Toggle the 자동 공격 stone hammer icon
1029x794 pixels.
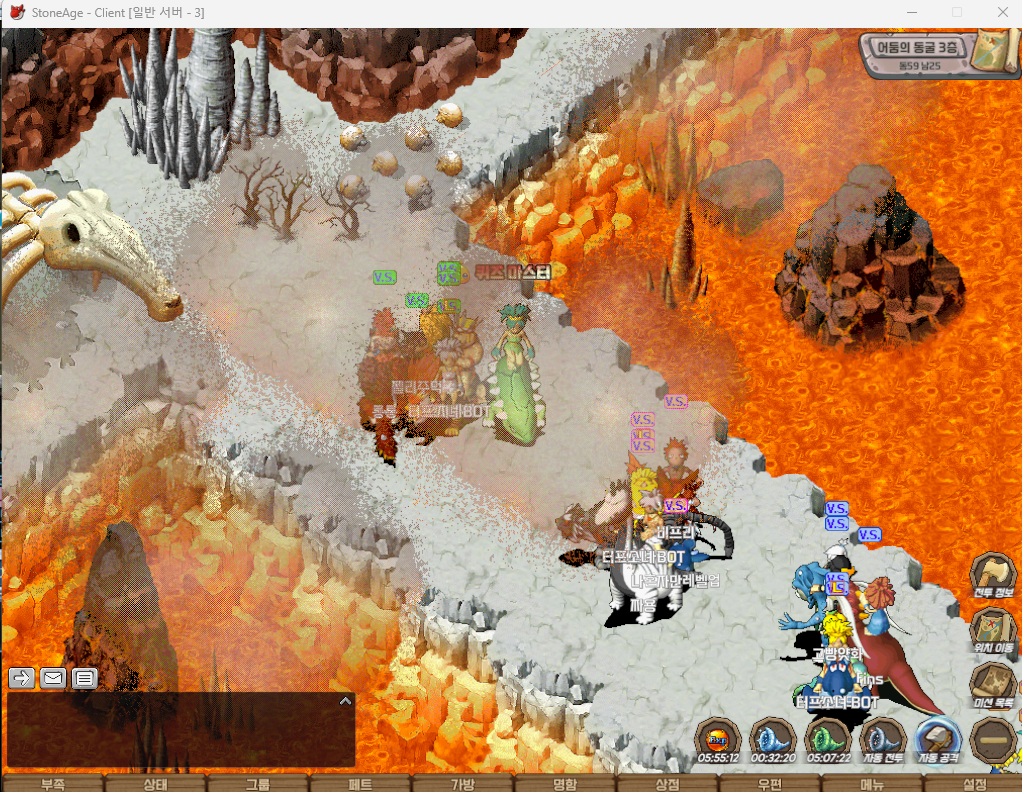tap(938, 740)
